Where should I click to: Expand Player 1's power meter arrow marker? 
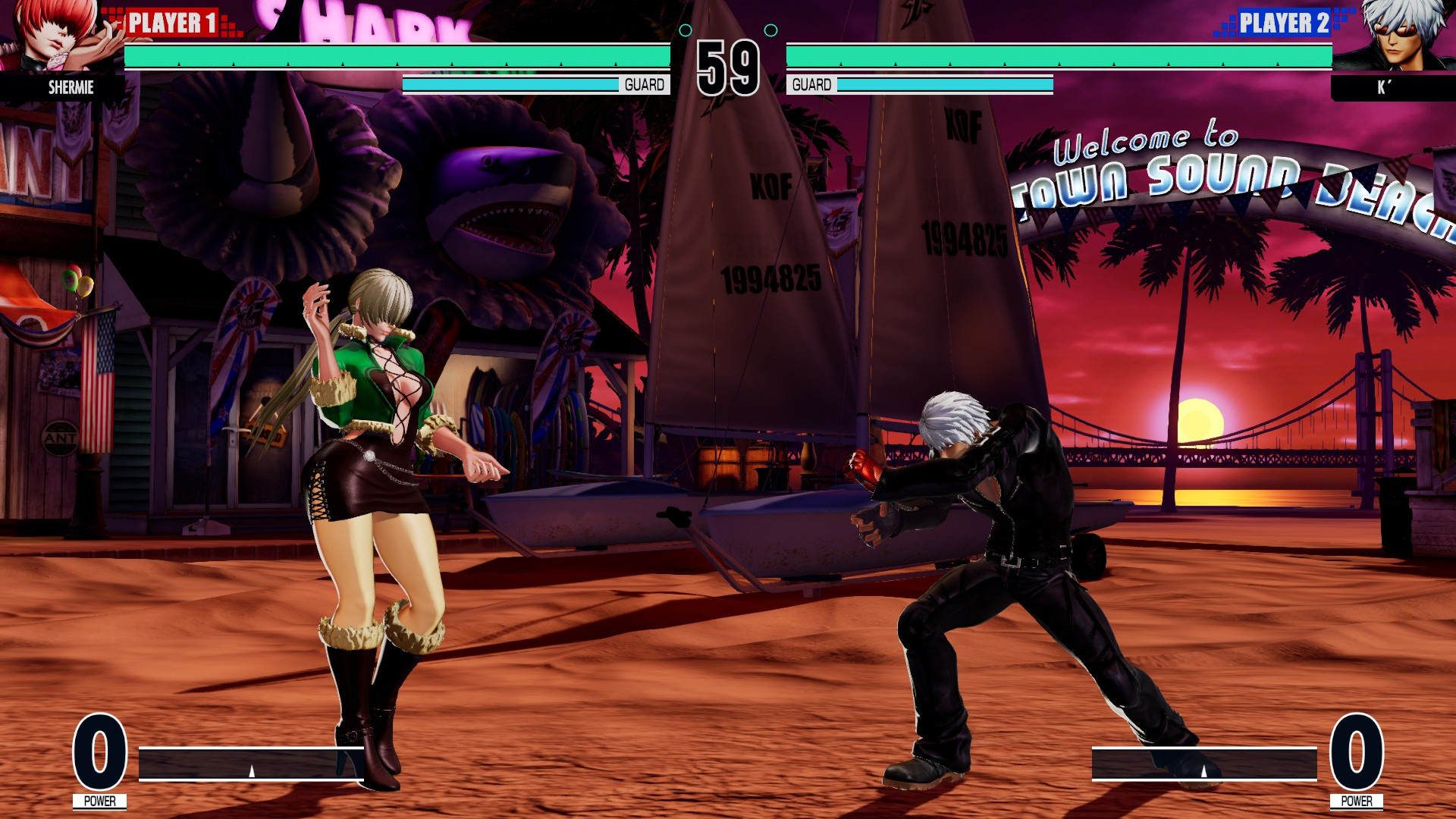[250, 770]
